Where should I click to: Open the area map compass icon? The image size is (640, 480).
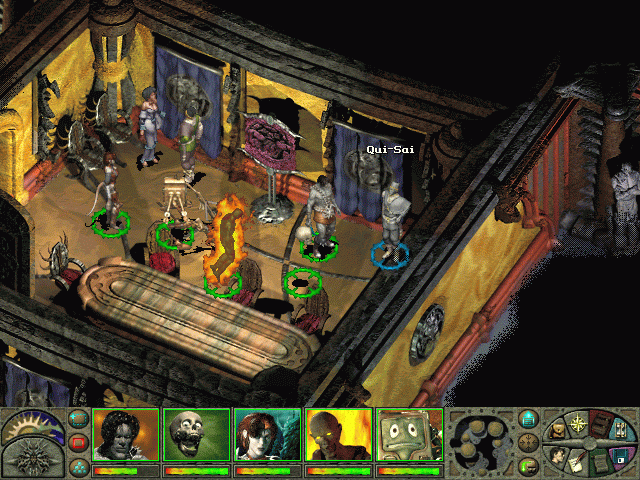tap(580, 421)
